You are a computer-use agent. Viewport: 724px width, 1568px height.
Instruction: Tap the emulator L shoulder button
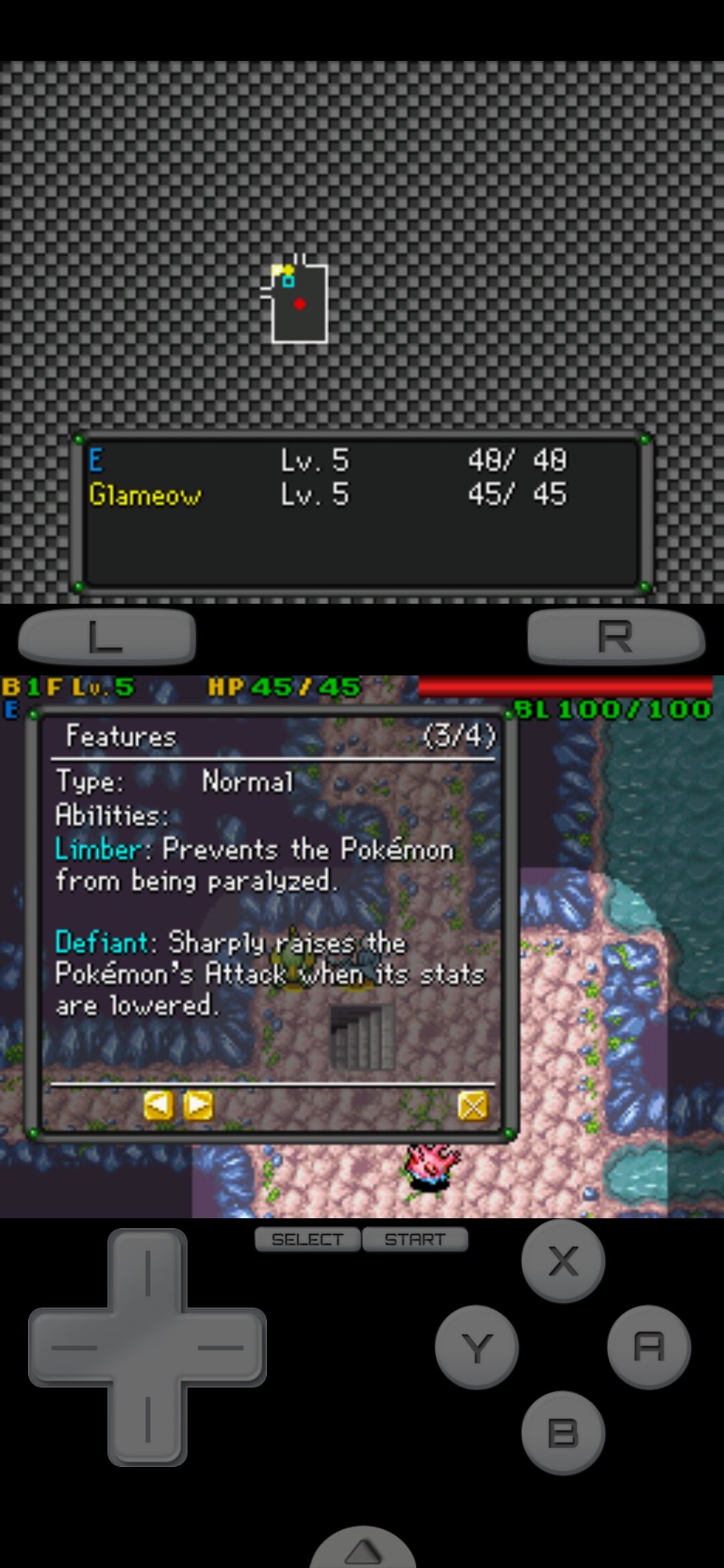coord(107,636)
